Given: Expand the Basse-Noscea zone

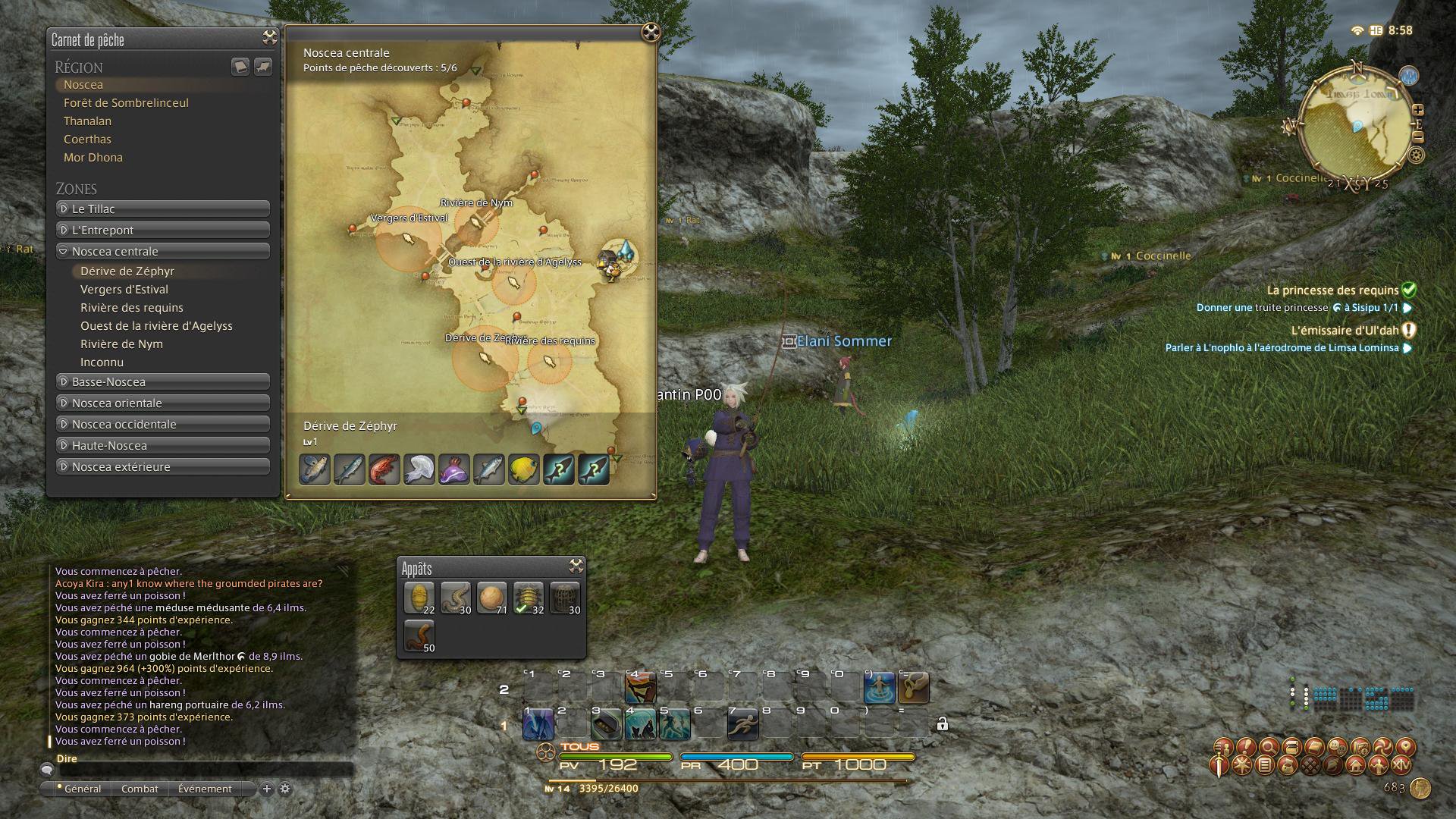Looking at the screenshot, I should (163, 381).
